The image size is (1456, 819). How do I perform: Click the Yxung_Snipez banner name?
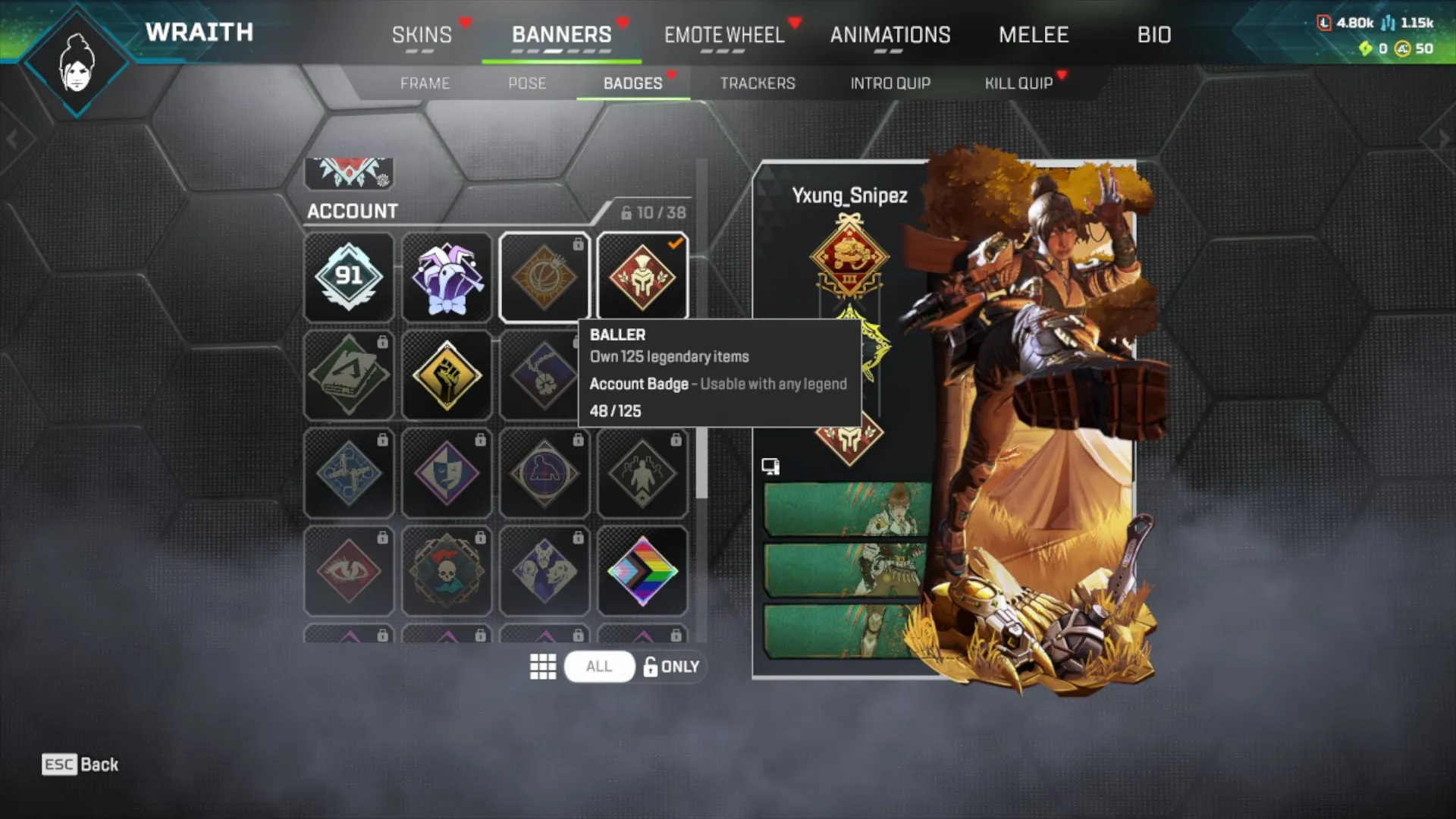[x=850, y=196]
